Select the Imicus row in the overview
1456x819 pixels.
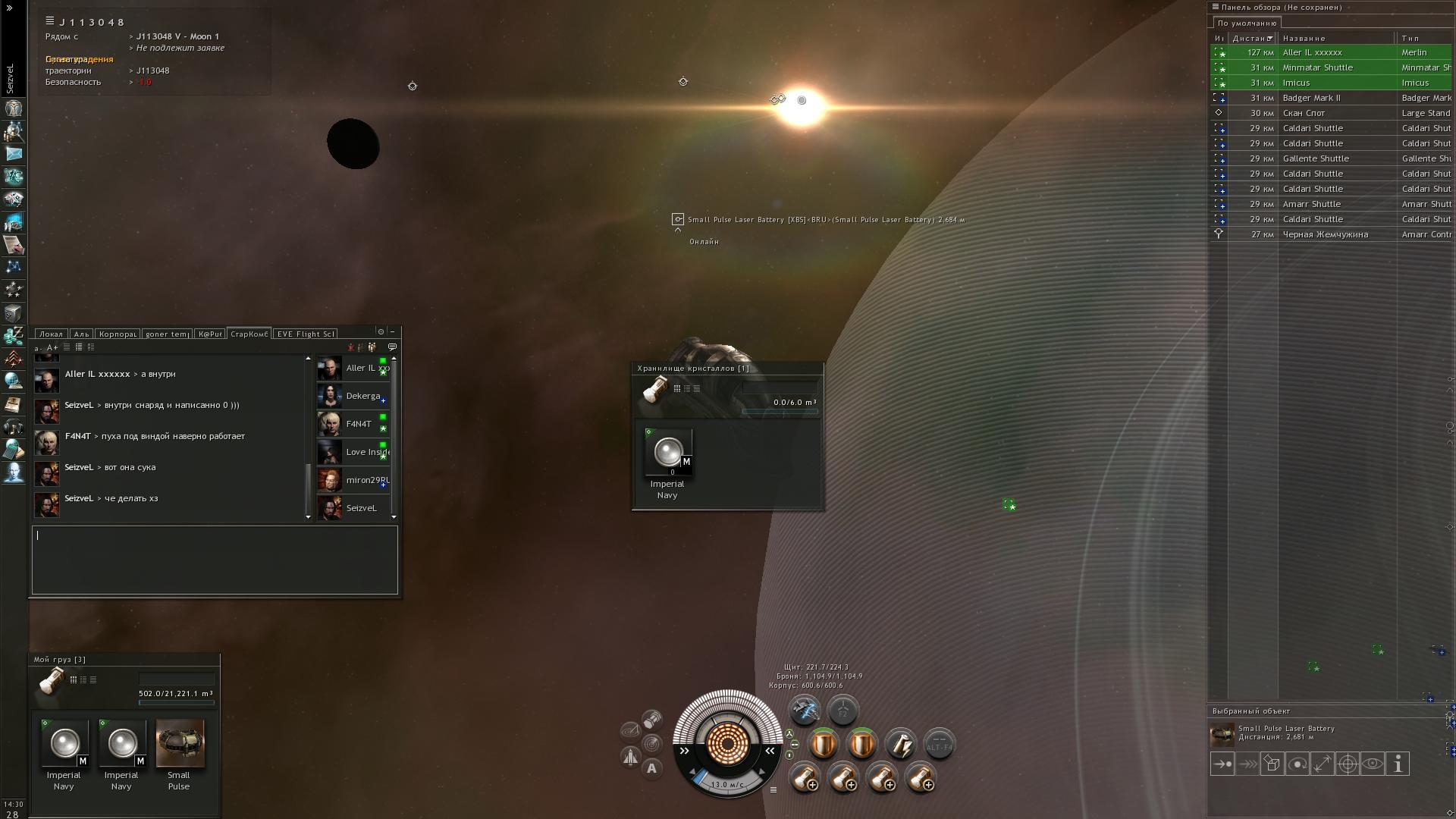pyautogui.click(x=1296, y=83)
